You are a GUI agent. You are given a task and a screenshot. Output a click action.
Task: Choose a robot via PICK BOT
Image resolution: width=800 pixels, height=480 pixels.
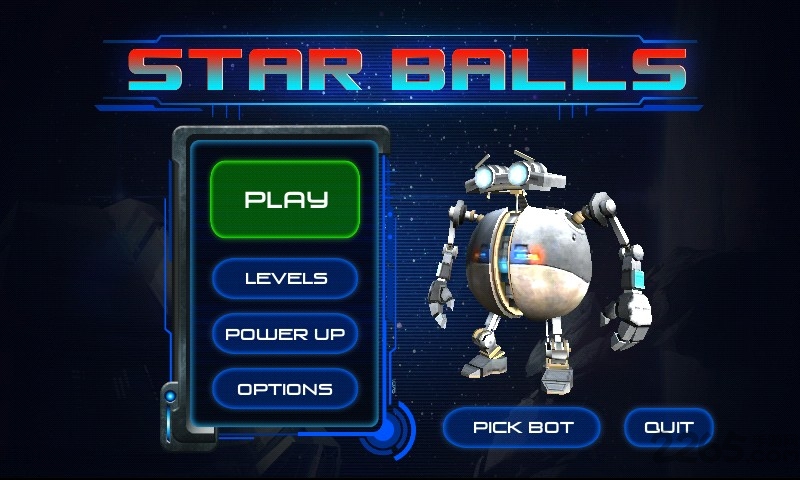point(522,427)
